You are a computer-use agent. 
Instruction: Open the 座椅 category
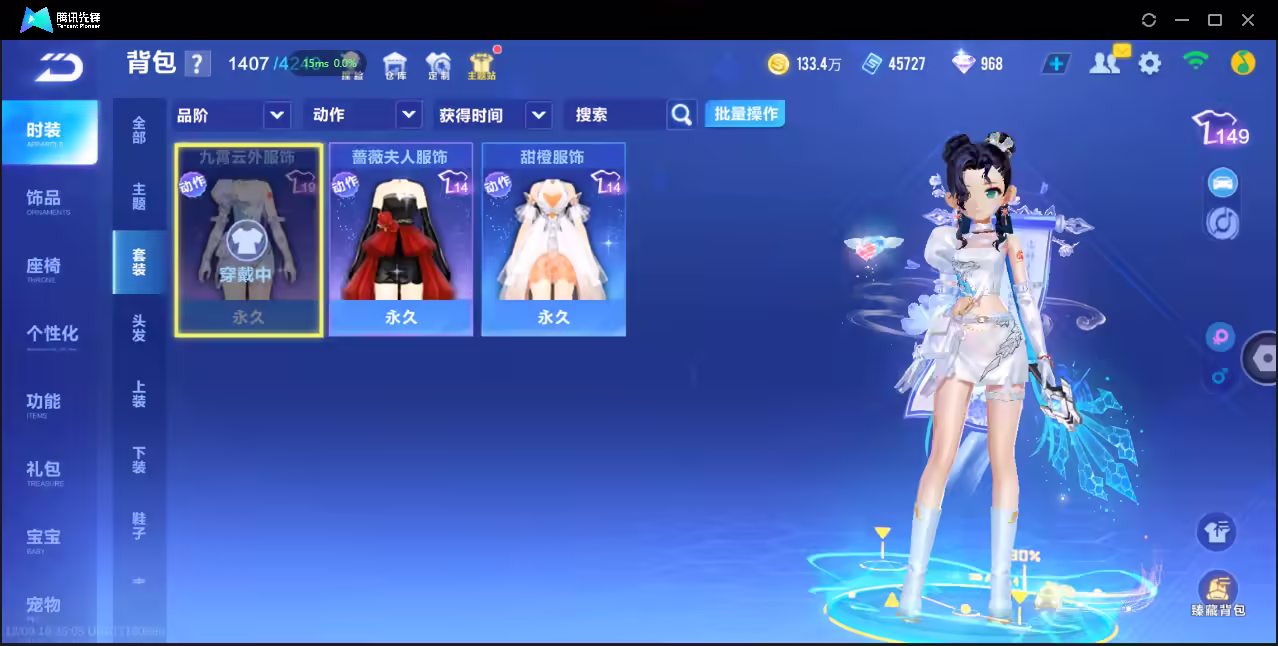coord(45,267)
